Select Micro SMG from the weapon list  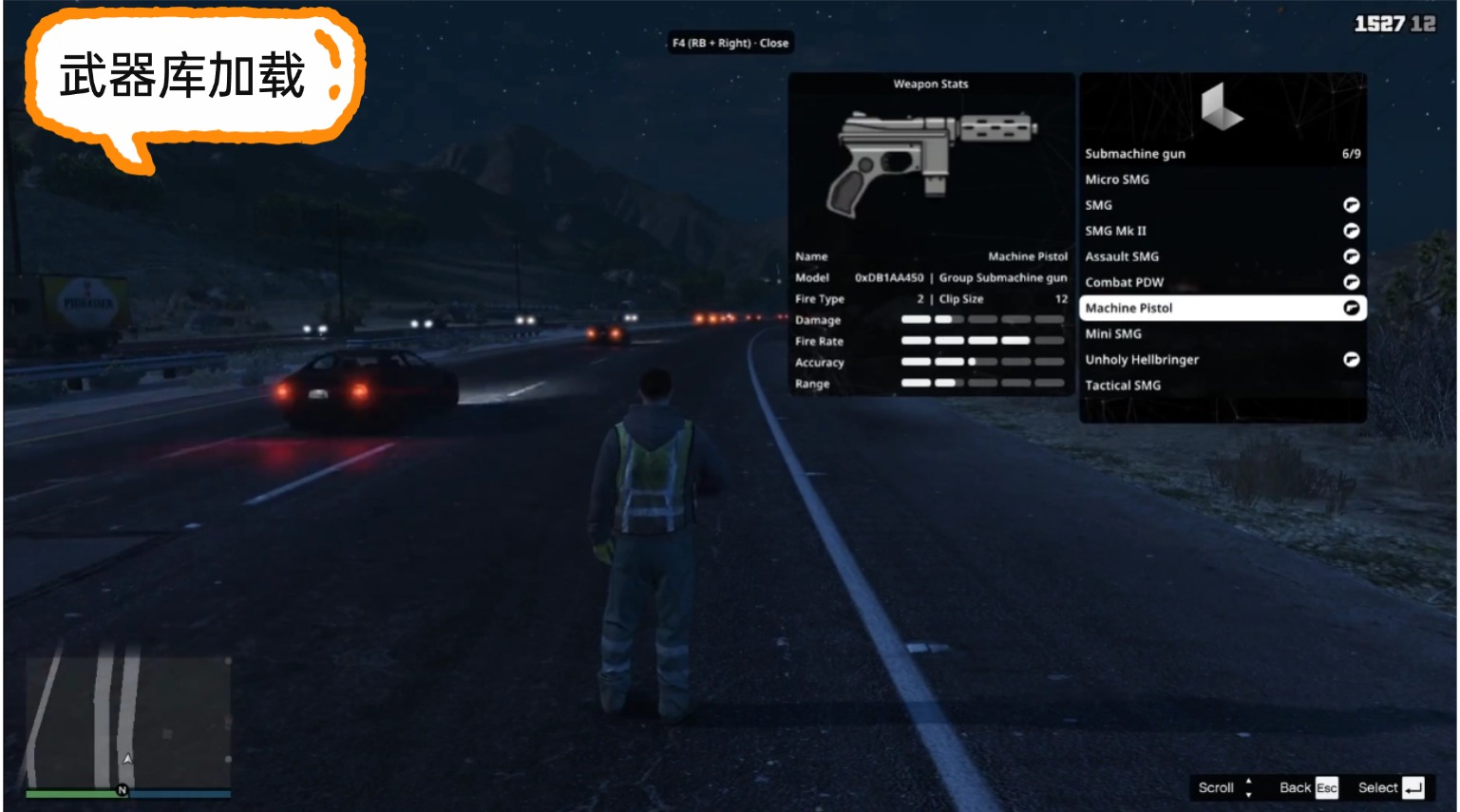[1222, 179]
